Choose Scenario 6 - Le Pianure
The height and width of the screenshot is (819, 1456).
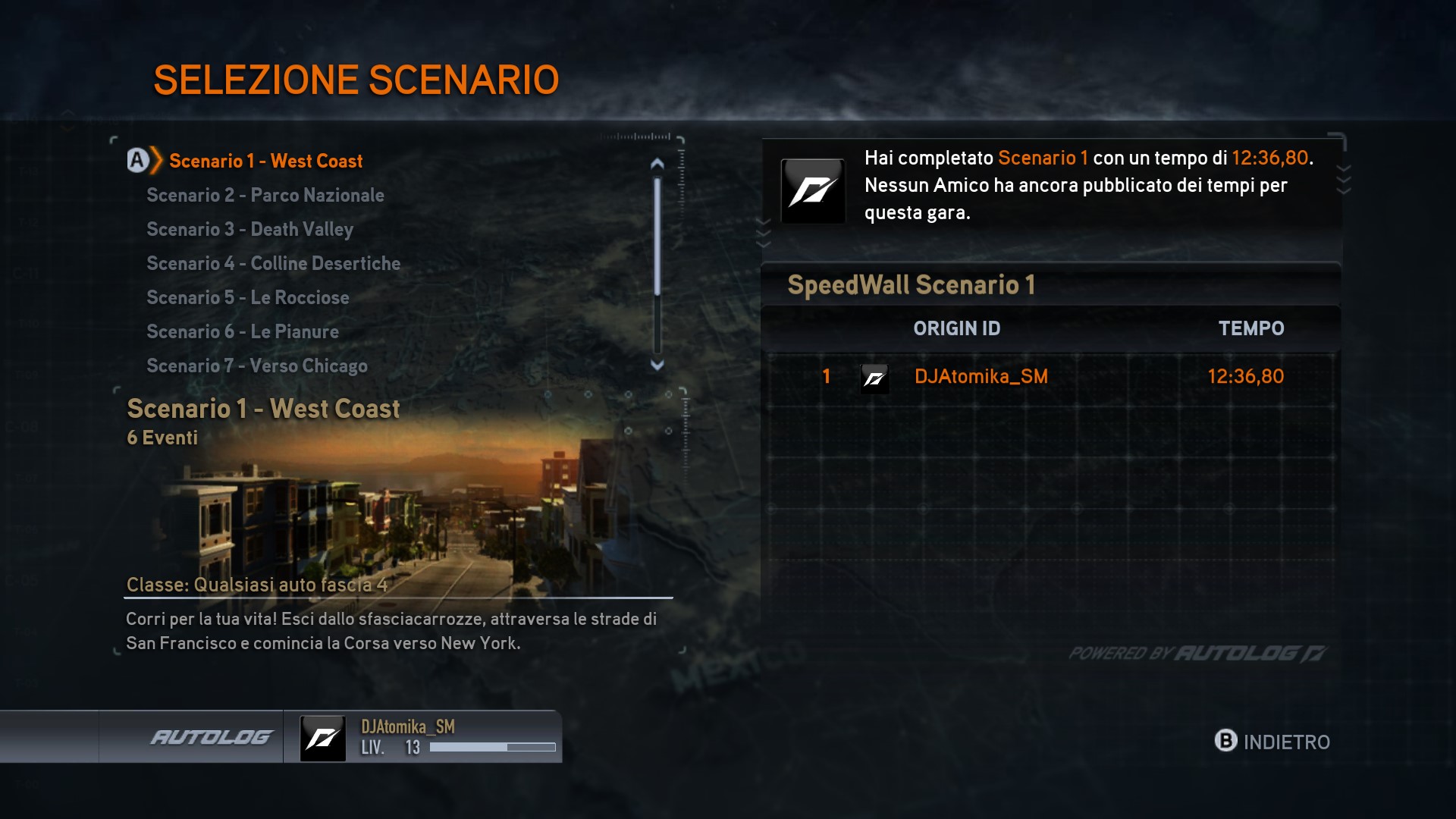pyautogui.click(x=243, y=332)
